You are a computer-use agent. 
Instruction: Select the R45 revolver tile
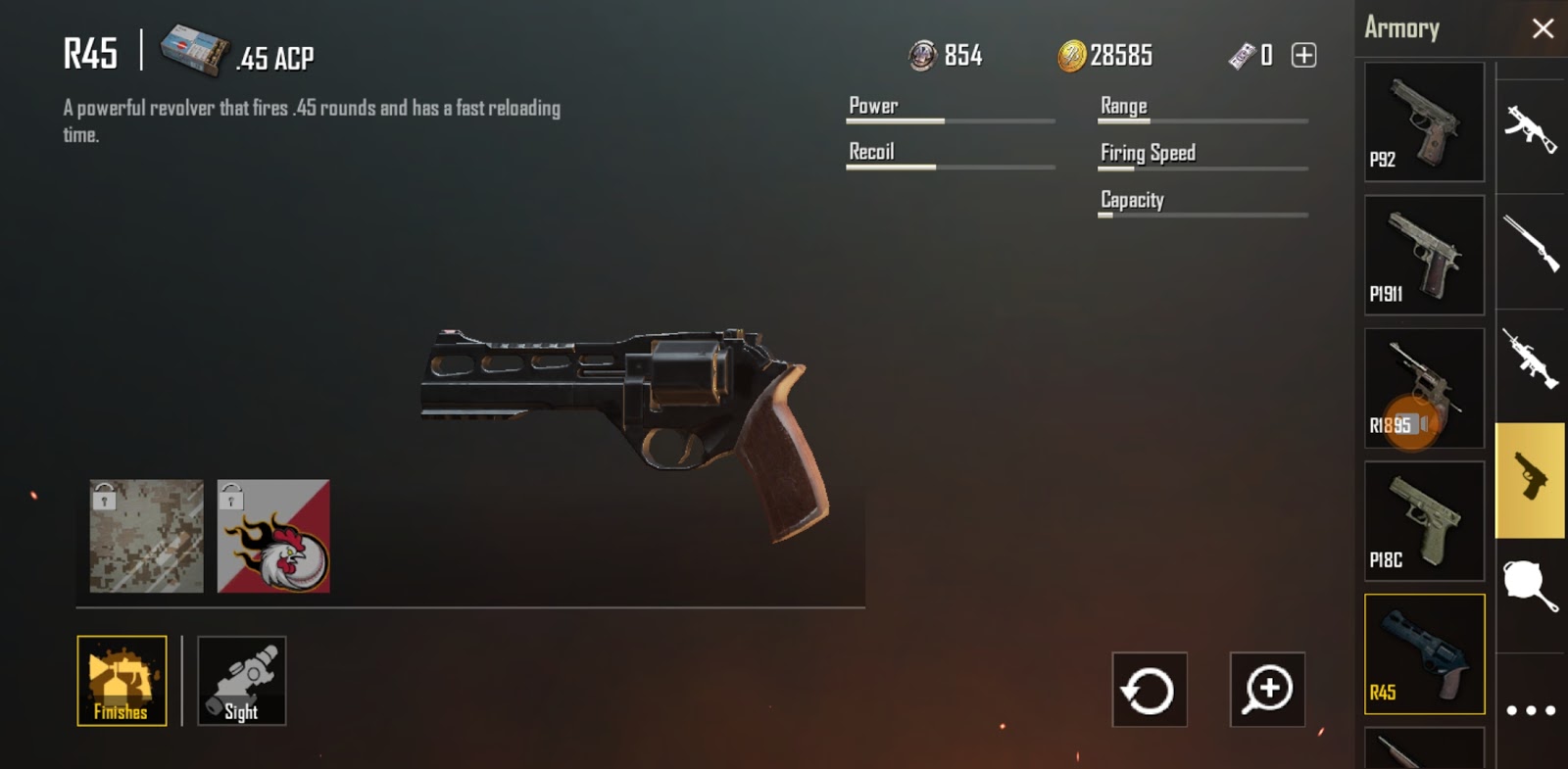(x=1424, y=653)
